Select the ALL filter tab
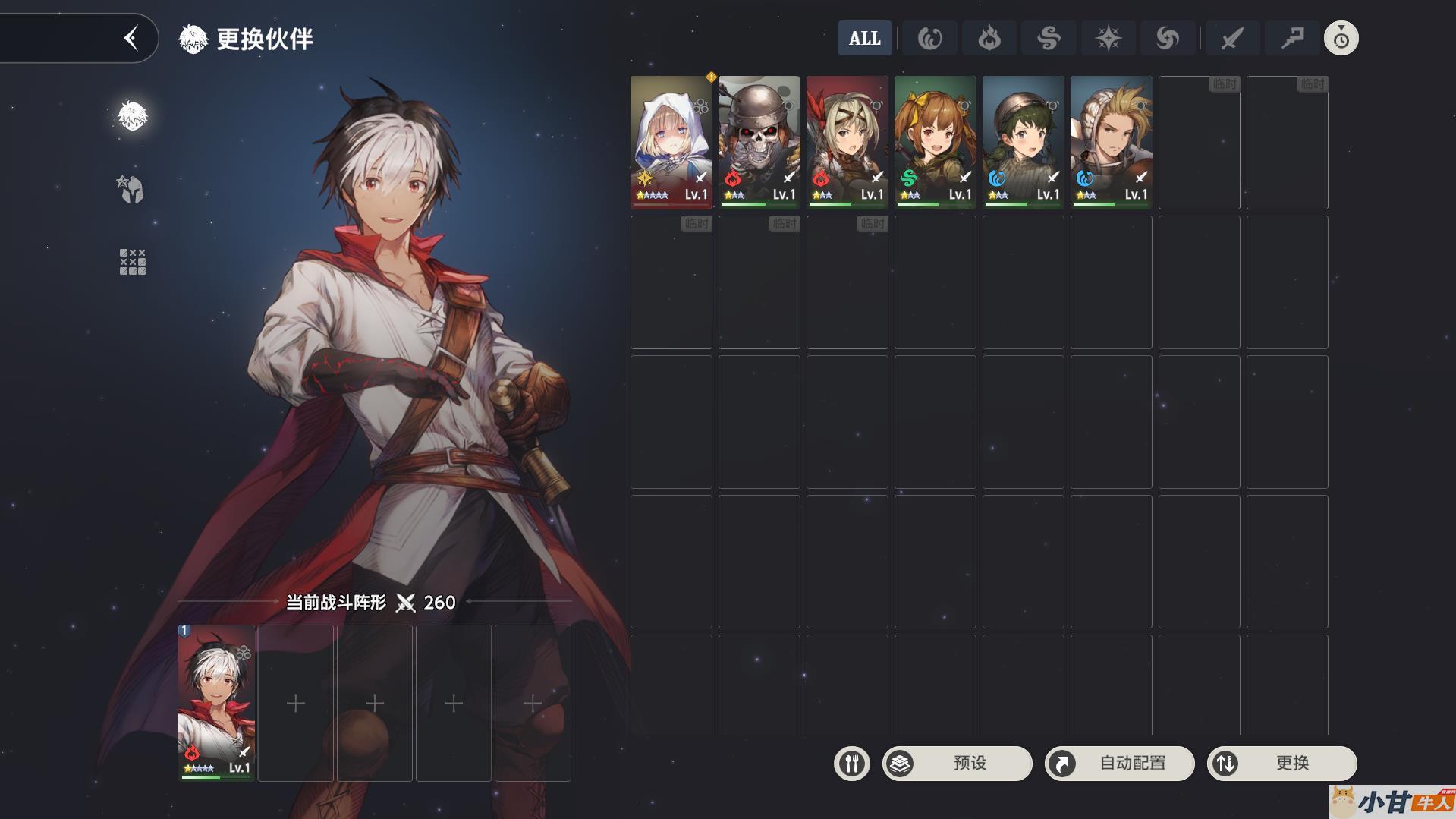Screen dimensions: 1456x819 864,38
